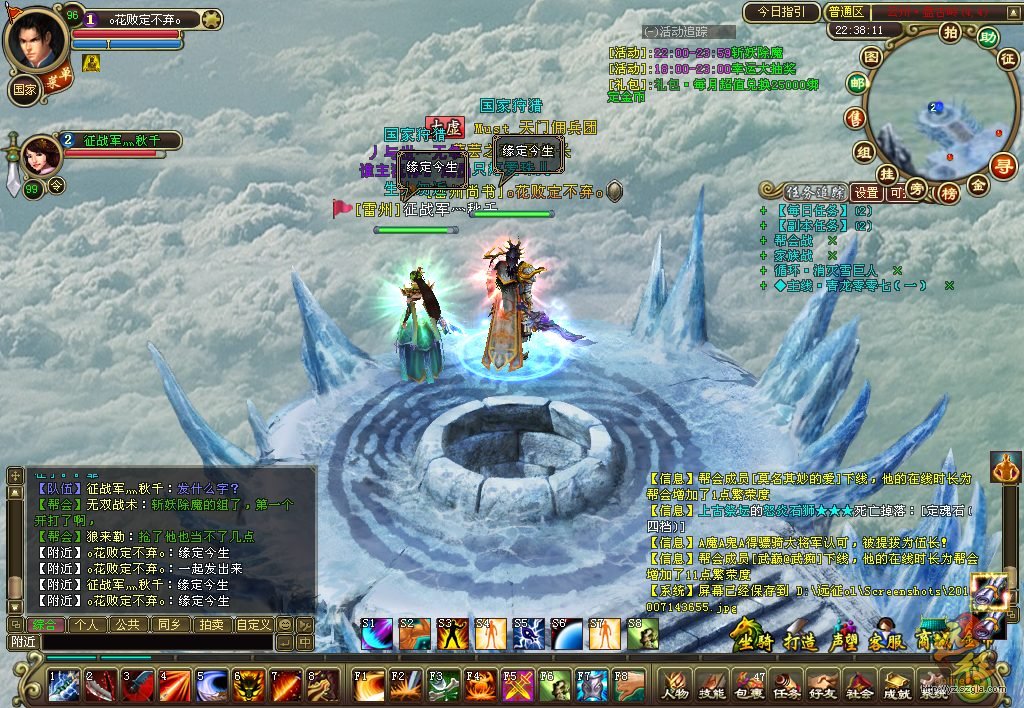Open the 打造 crafting menu

(800, 640)
